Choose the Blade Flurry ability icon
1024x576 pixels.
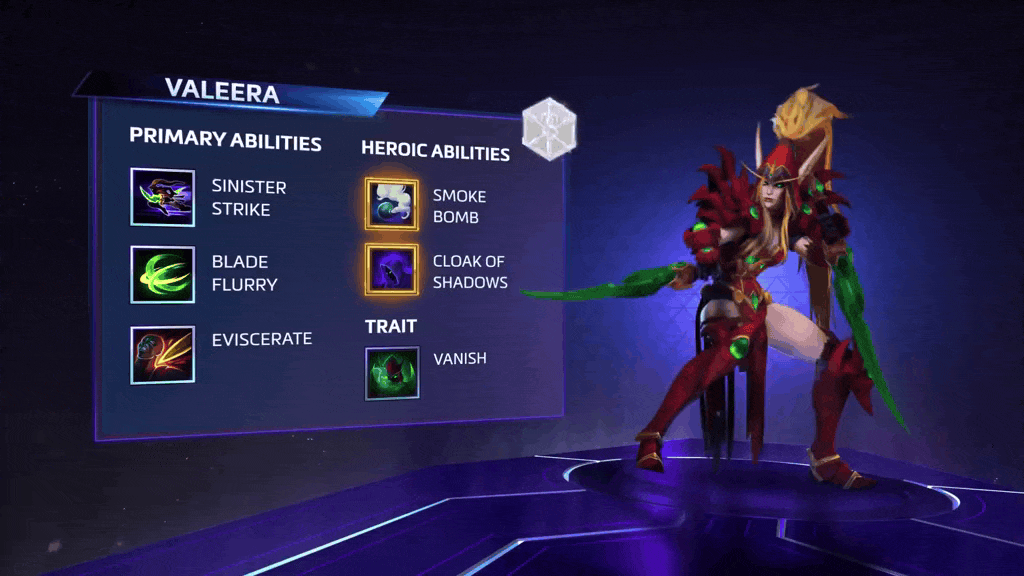tap(162, 274)
